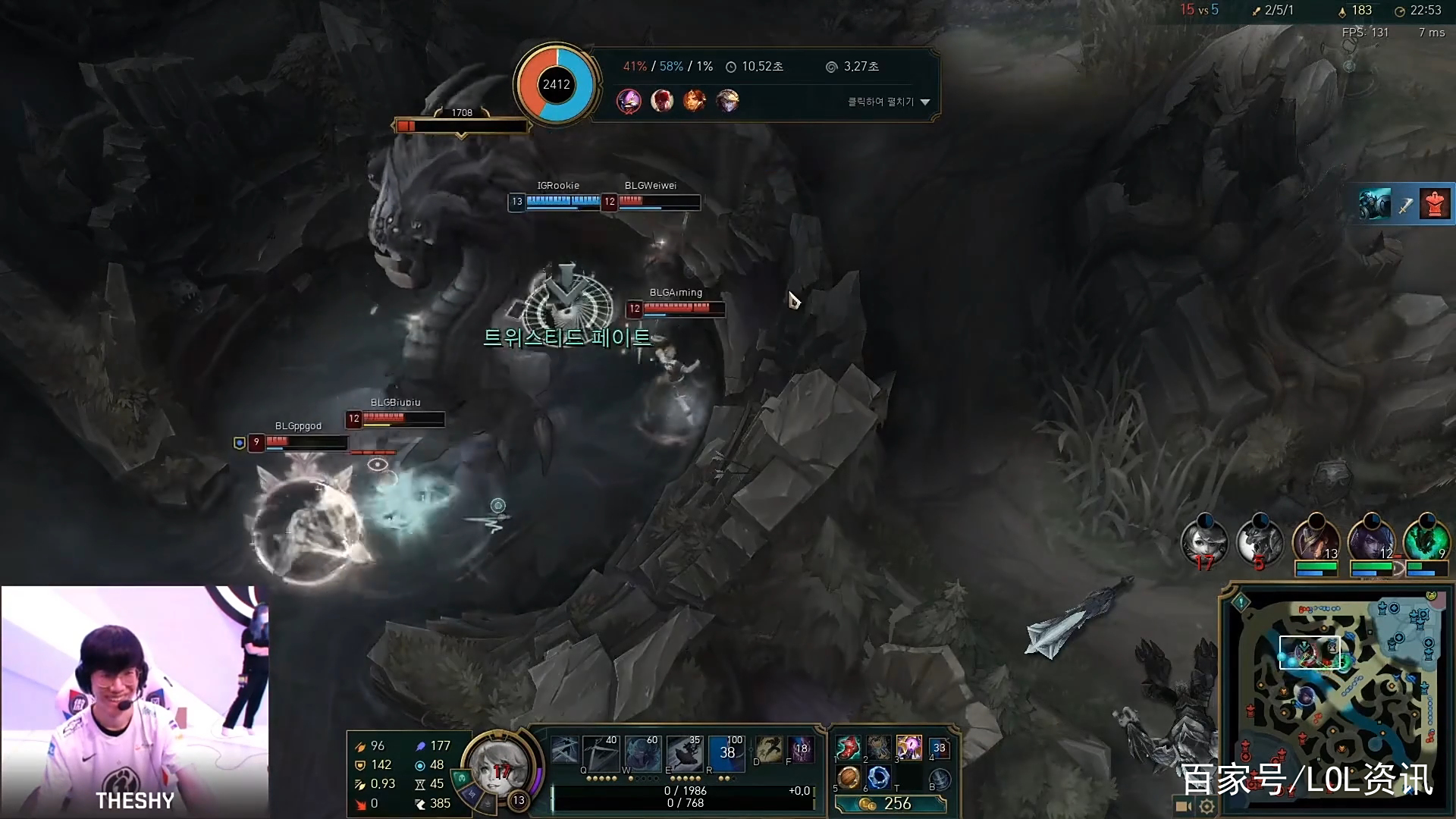Use the D summoner spell

768,749
